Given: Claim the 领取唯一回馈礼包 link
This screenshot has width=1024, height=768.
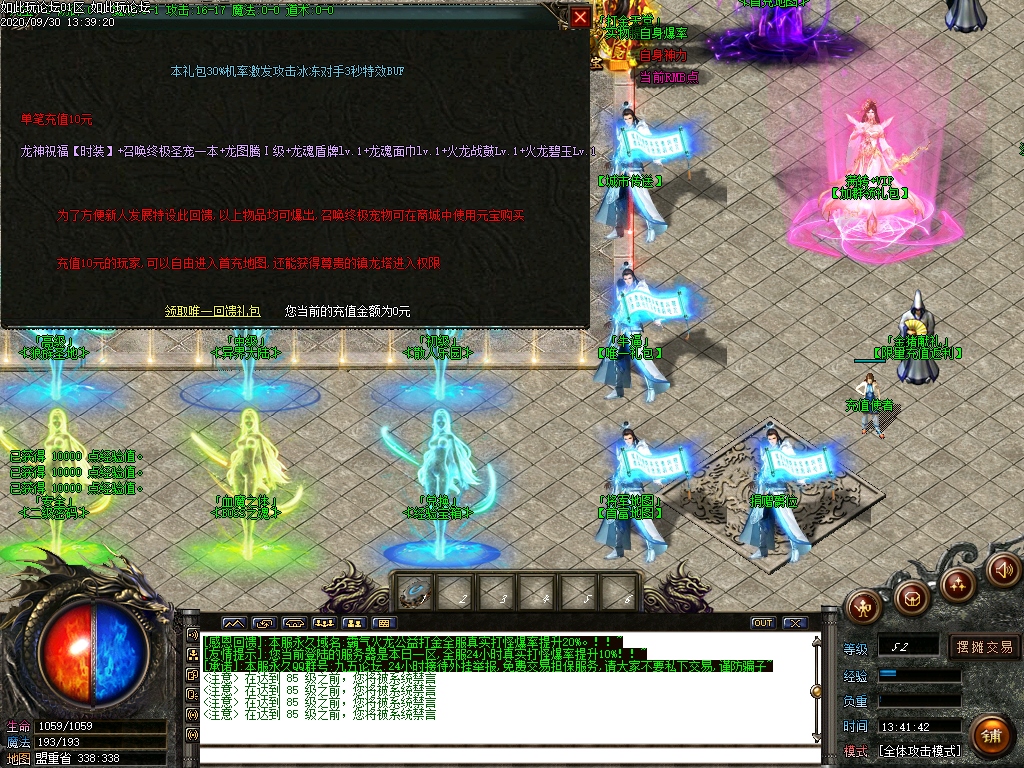Looking at the screenshot, I should point(213,311).
